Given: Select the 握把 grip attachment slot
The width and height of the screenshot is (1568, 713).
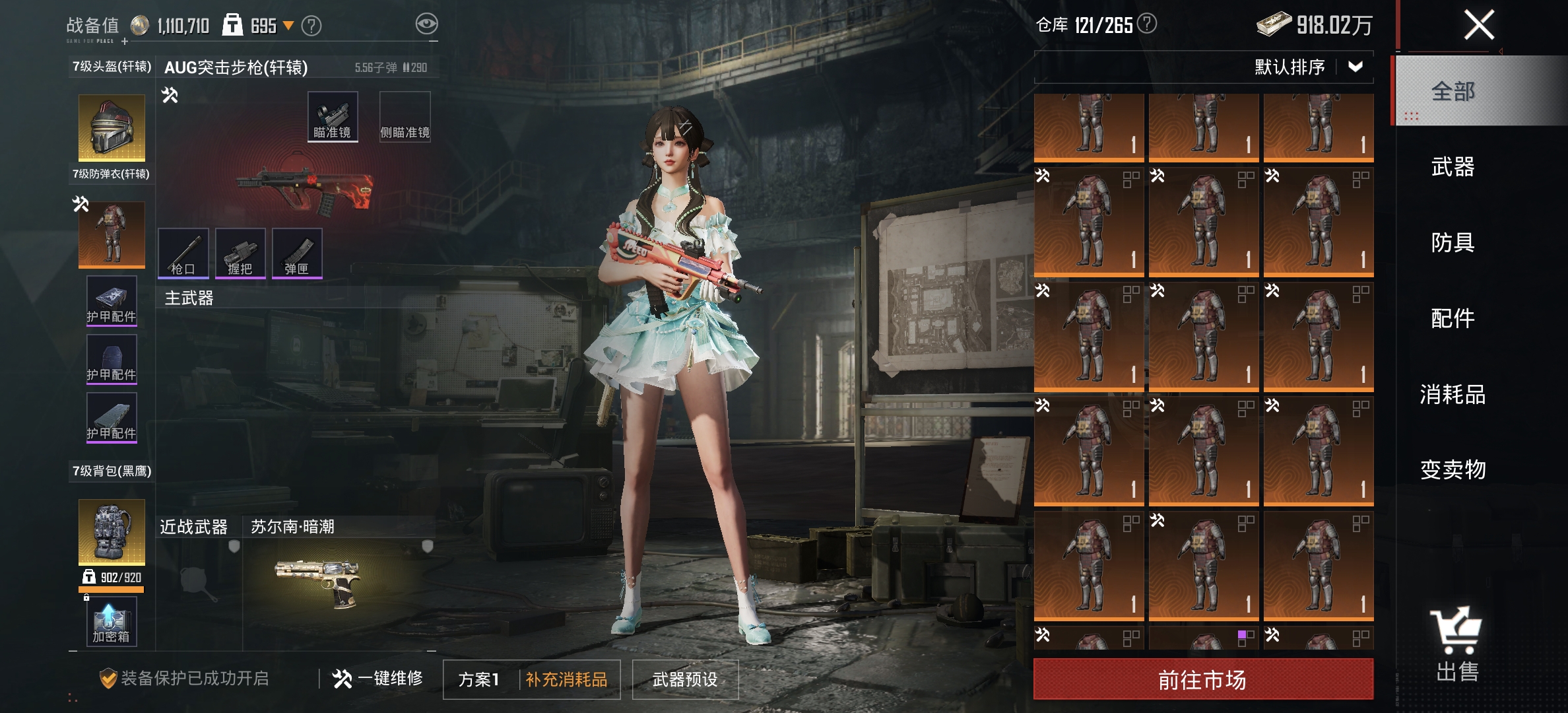Looking at the screenshot, I should (242, 253).
